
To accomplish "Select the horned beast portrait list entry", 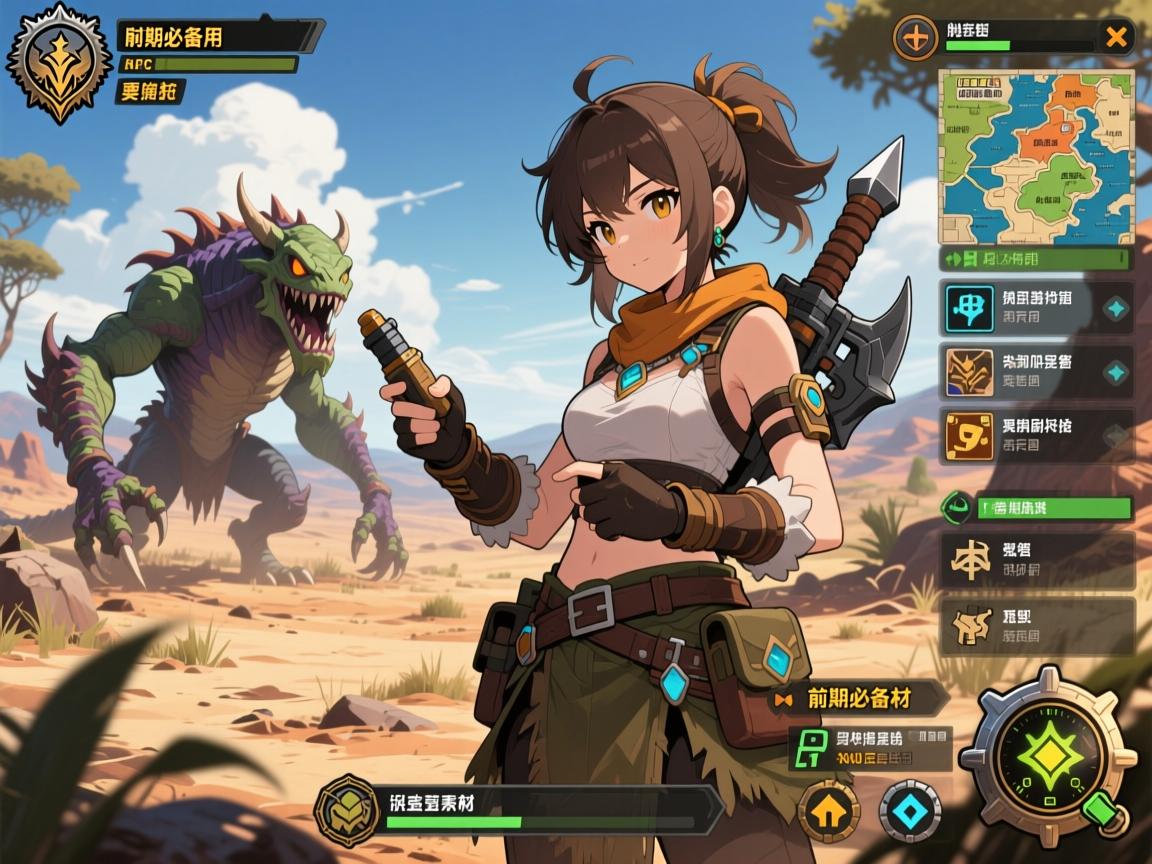I will point(1037,372).
